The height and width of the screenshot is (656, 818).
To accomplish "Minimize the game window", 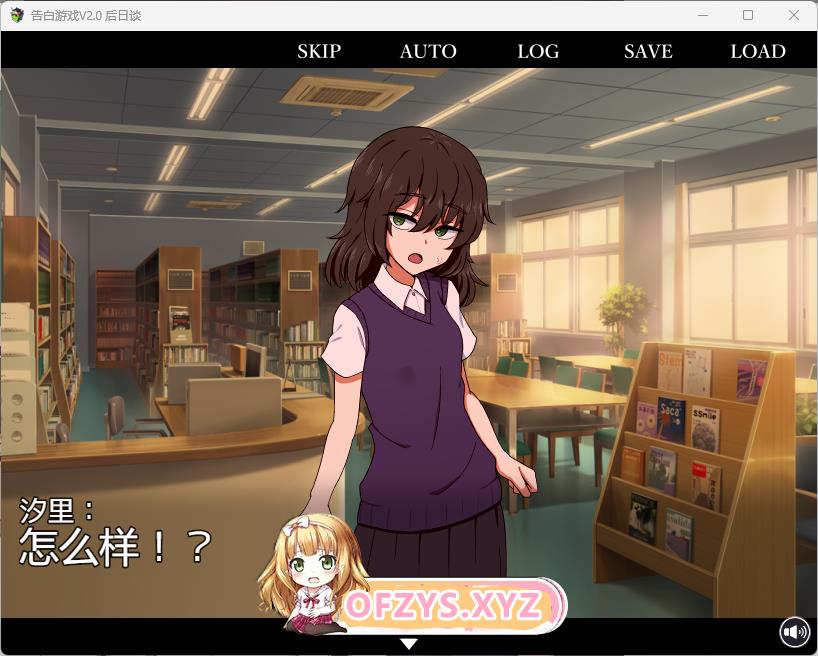I will click(702, 15).
